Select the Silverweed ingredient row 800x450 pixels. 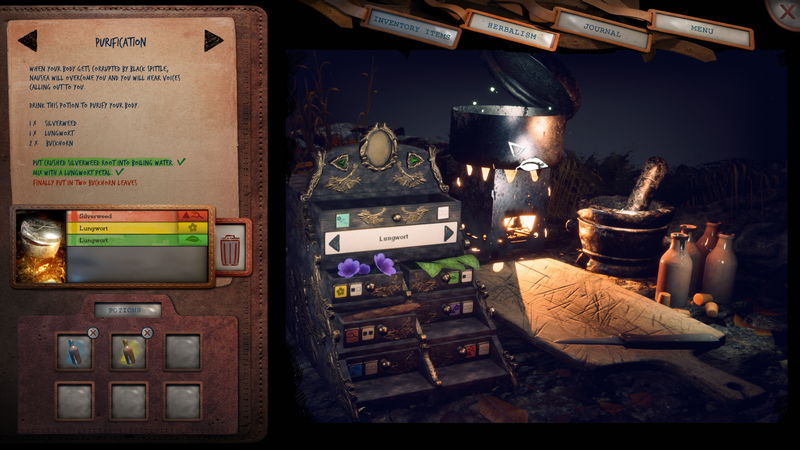[137, 215]
